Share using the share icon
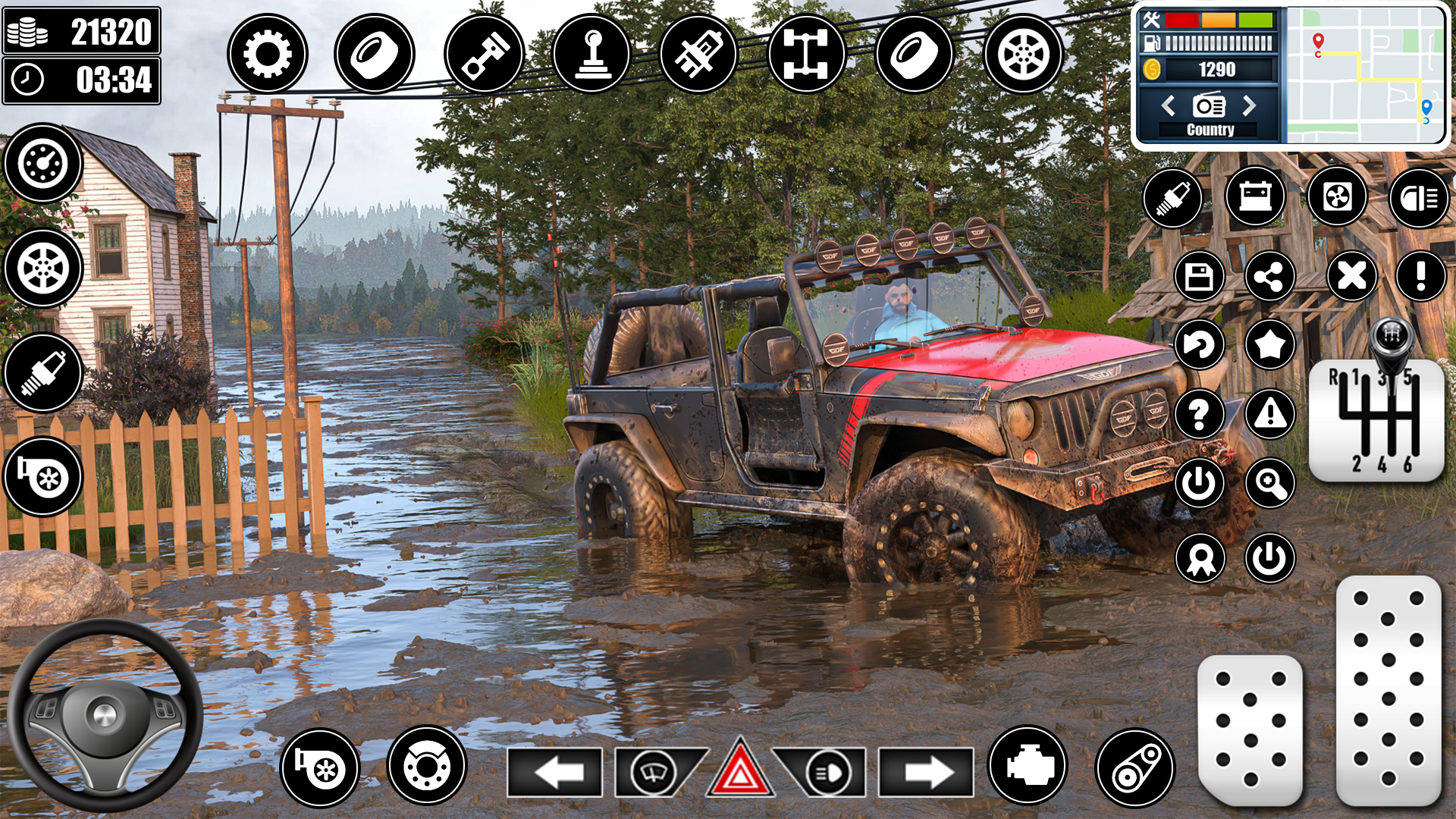Image resolution: width=1456 pixels, height=819 pixels. [x=1269, y=277]
